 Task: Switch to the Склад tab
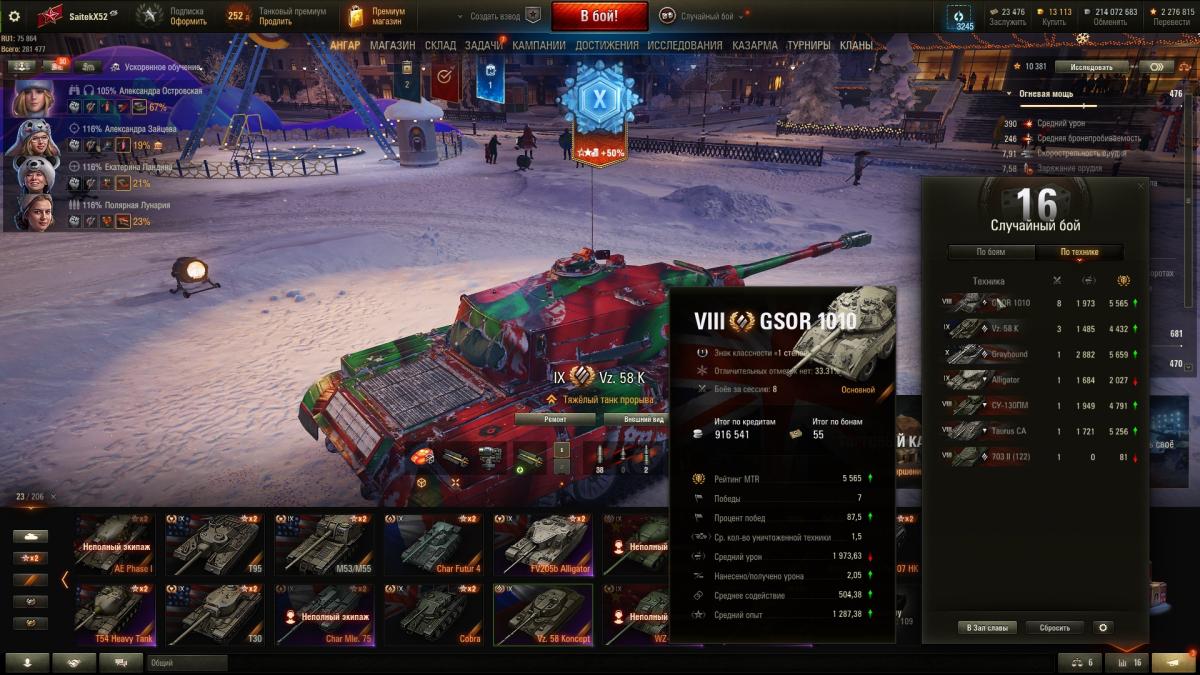(440, 45)
